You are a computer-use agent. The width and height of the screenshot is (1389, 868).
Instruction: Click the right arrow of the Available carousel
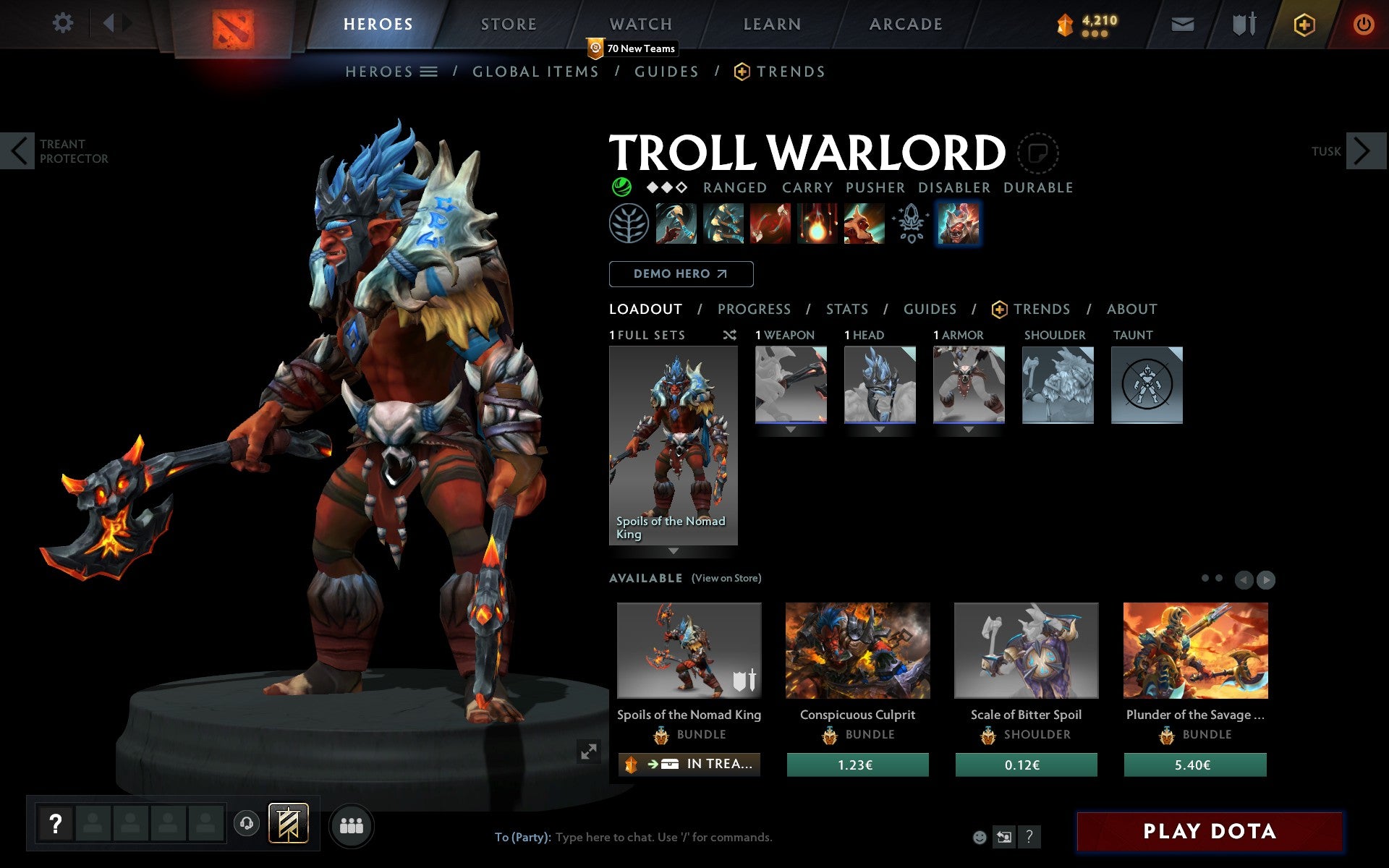tap(1266, 579)
